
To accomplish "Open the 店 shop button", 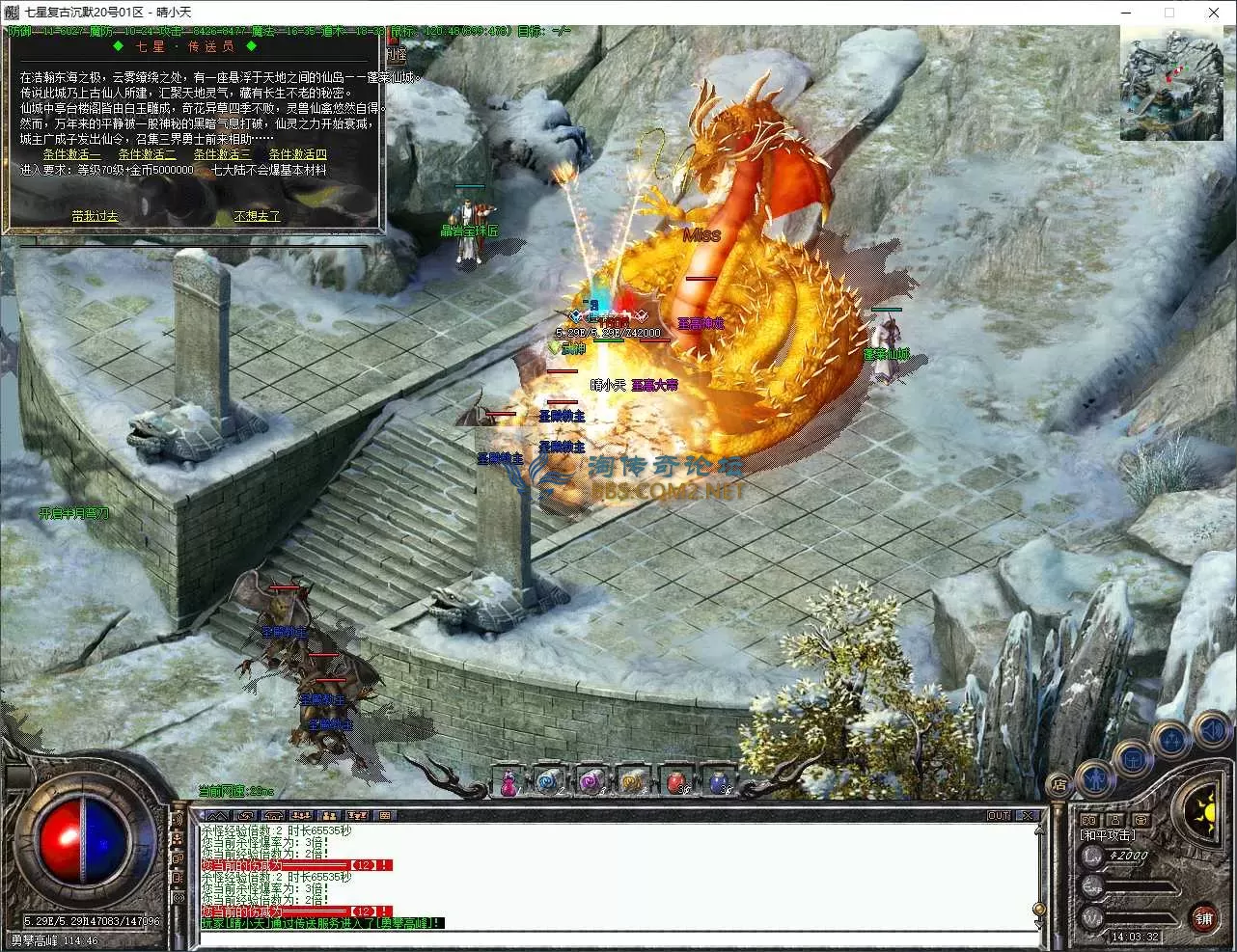I will tap(1058, 783).
